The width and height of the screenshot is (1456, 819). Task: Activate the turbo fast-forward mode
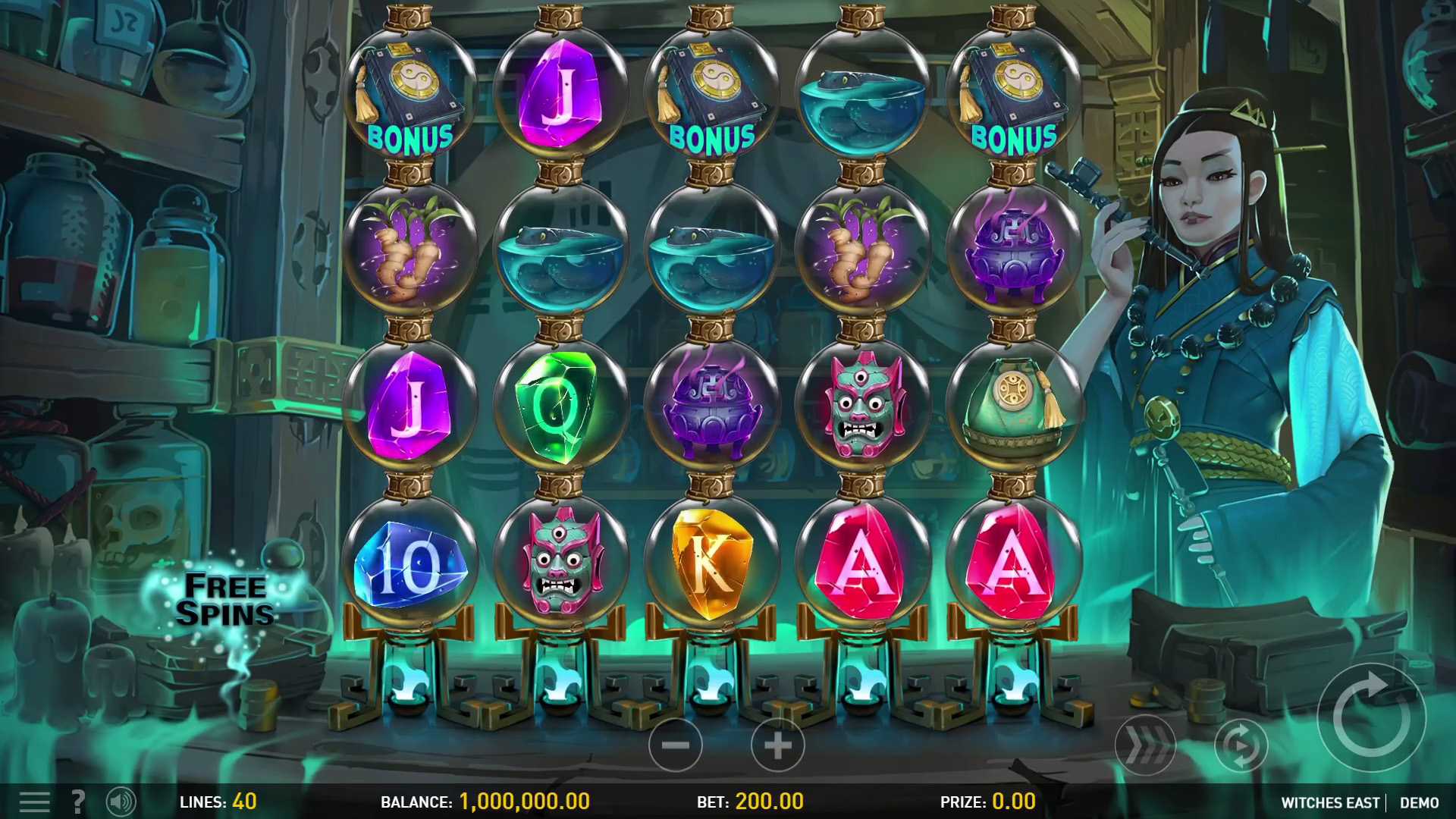[x=1144, y=746]
